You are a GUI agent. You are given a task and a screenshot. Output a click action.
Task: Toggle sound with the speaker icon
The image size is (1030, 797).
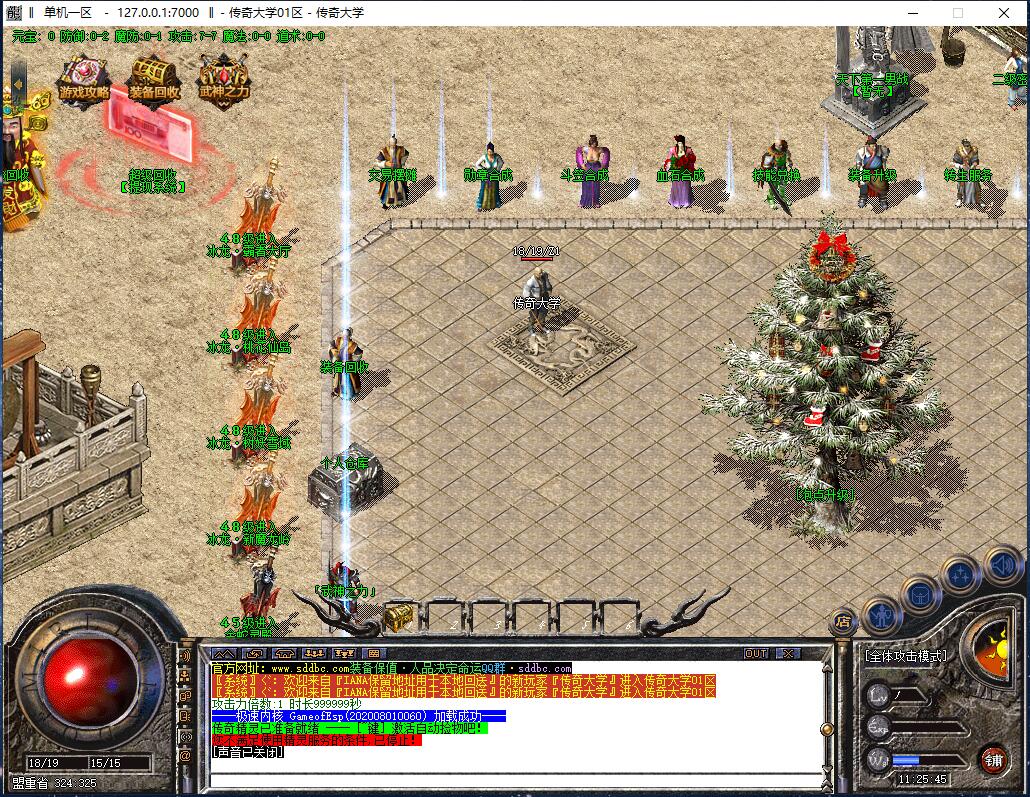1001,565
